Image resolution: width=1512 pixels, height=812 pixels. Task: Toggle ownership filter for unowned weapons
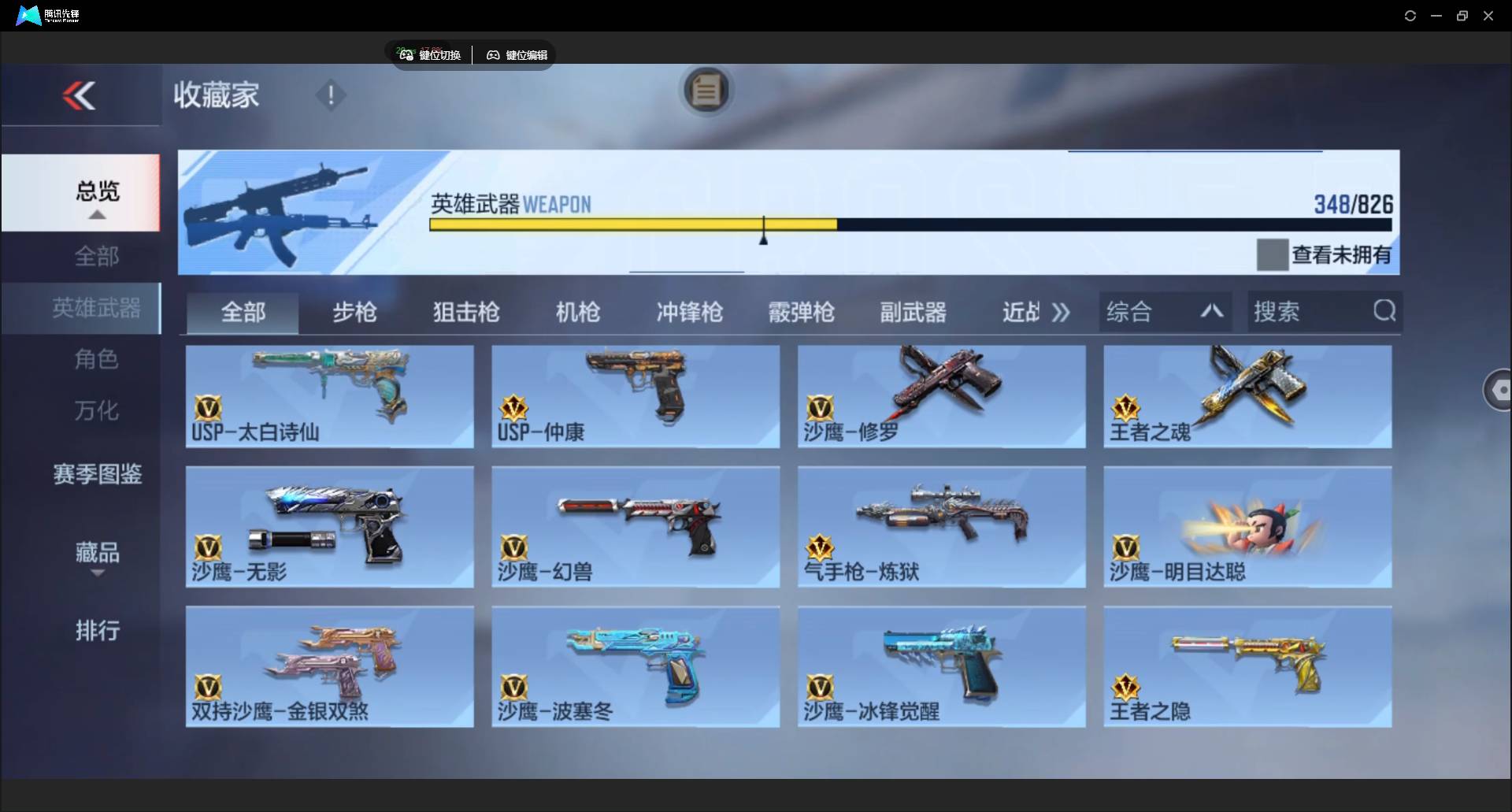[x=1271, y=254]
